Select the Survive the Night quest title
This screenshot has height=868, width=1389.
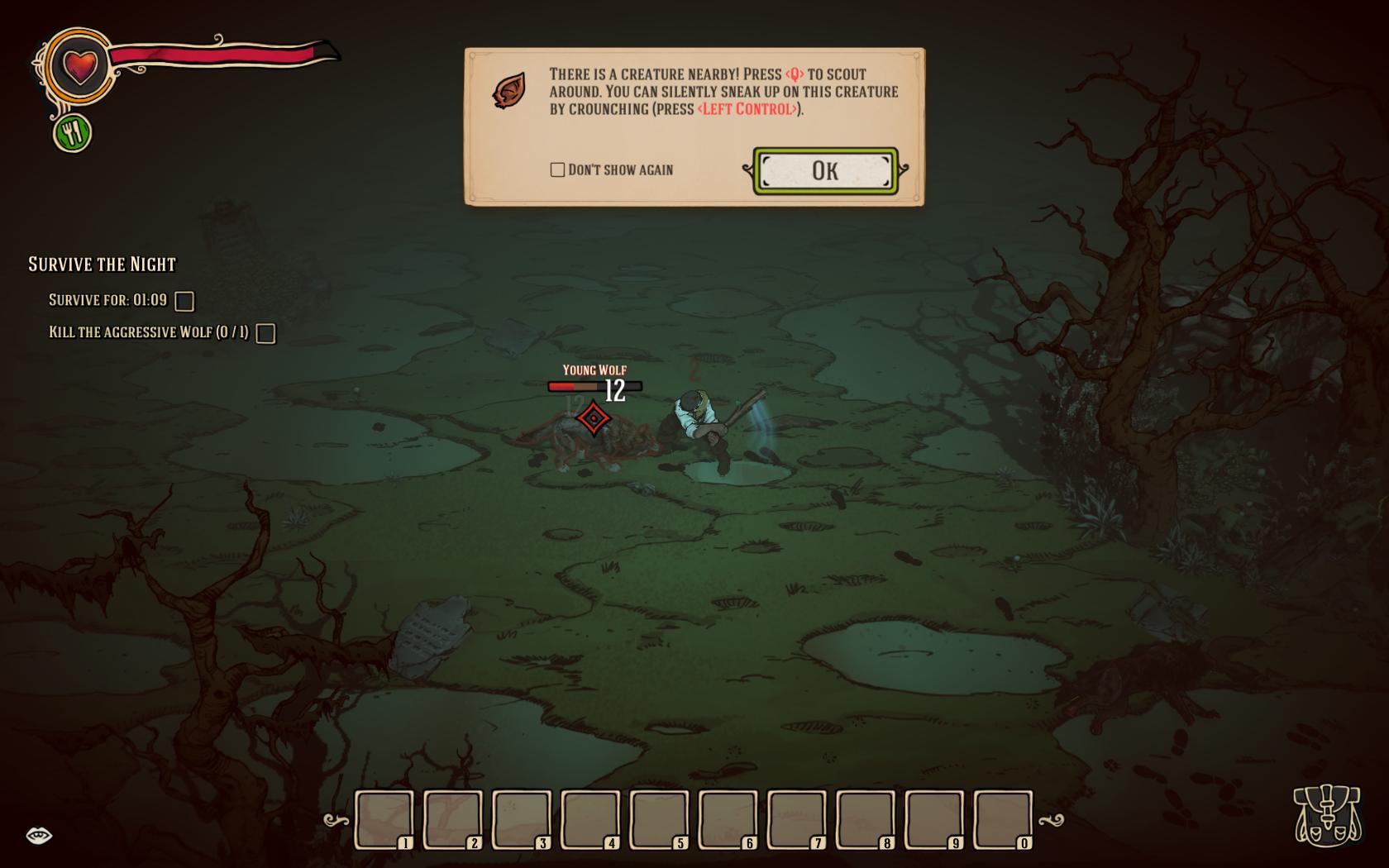pos(103,265)
